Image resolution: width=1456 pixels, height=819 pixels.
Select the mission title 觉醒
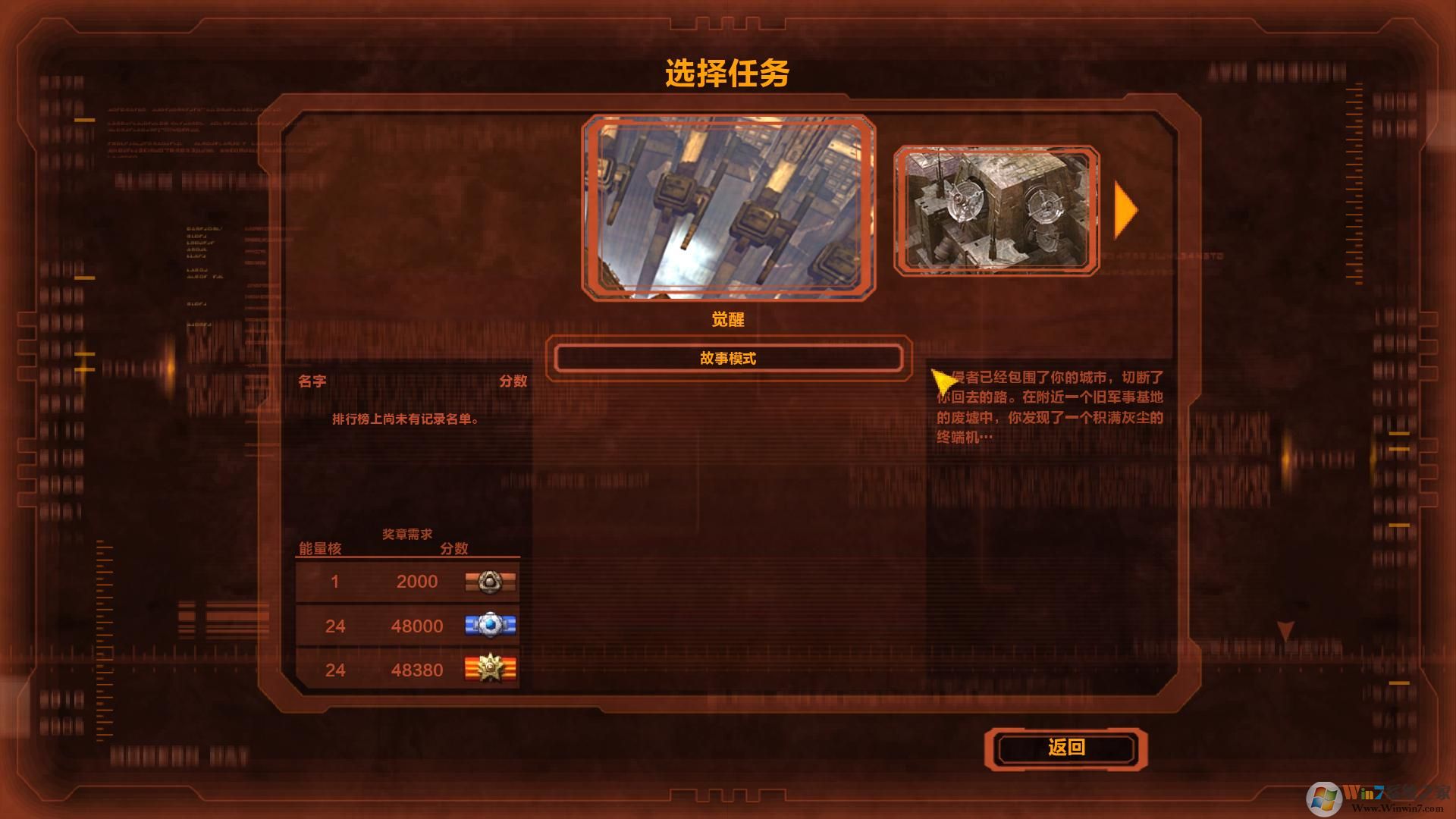[727, 319]
